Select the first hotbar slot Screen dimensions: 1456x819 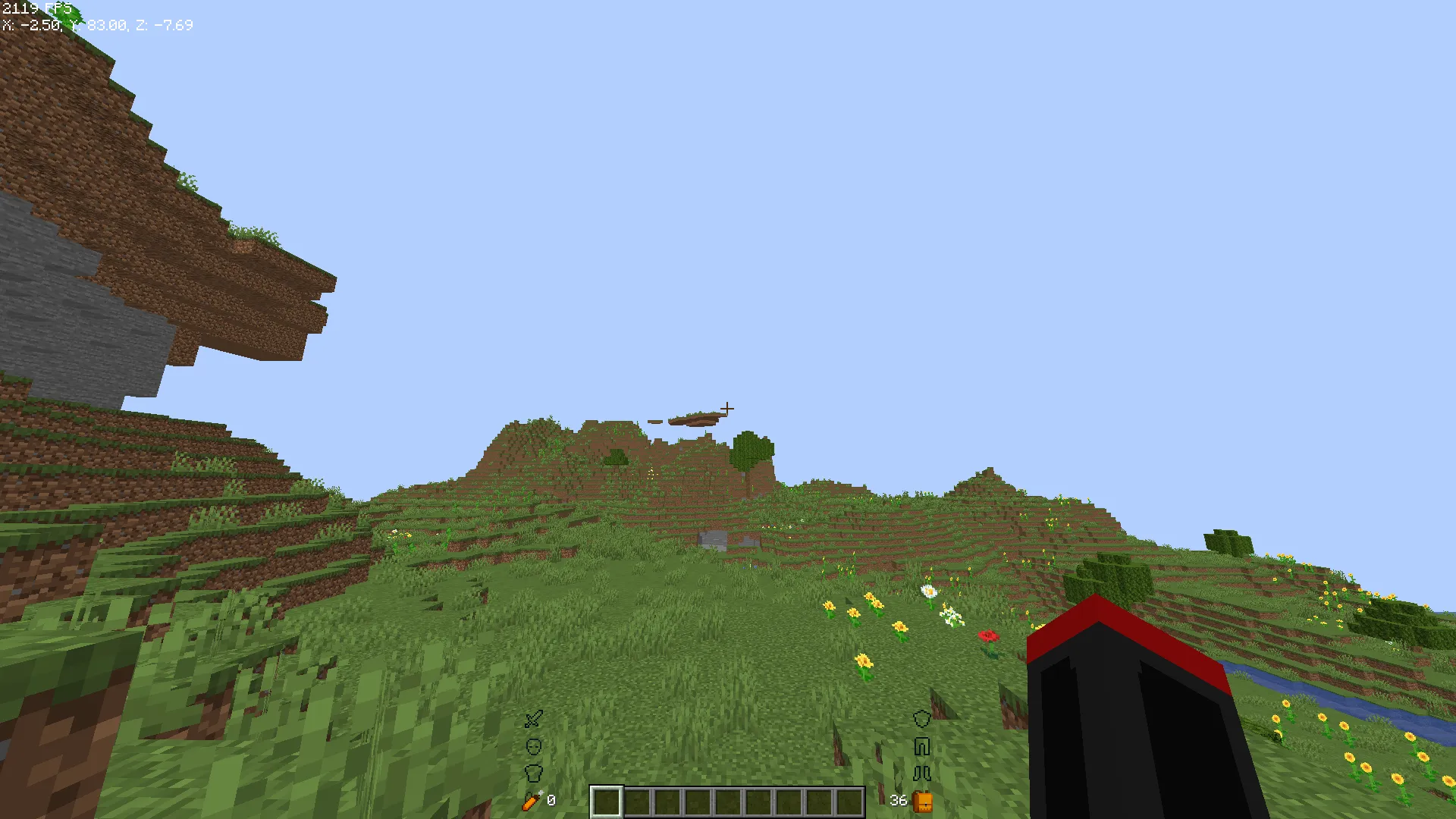(605, 802)
